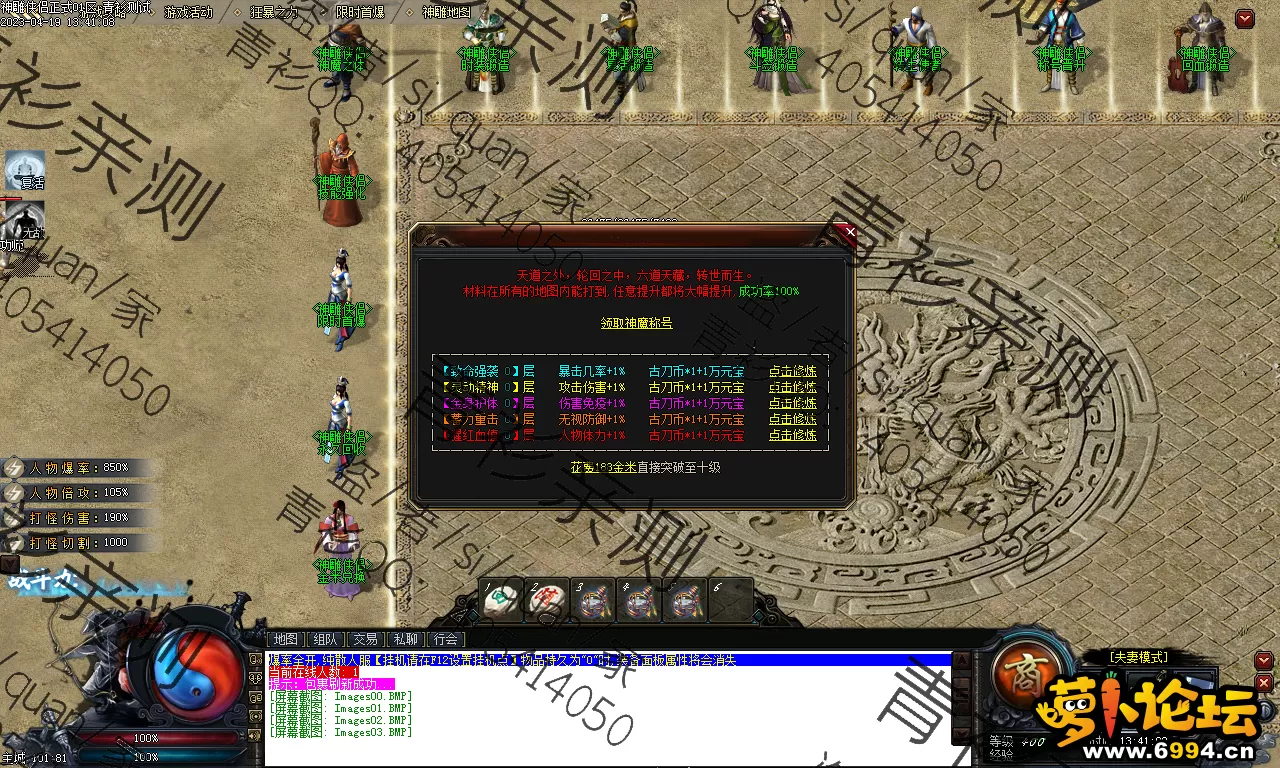Open the 狂暴之力 top menu

pyautogui.click(x=274, y=12)
